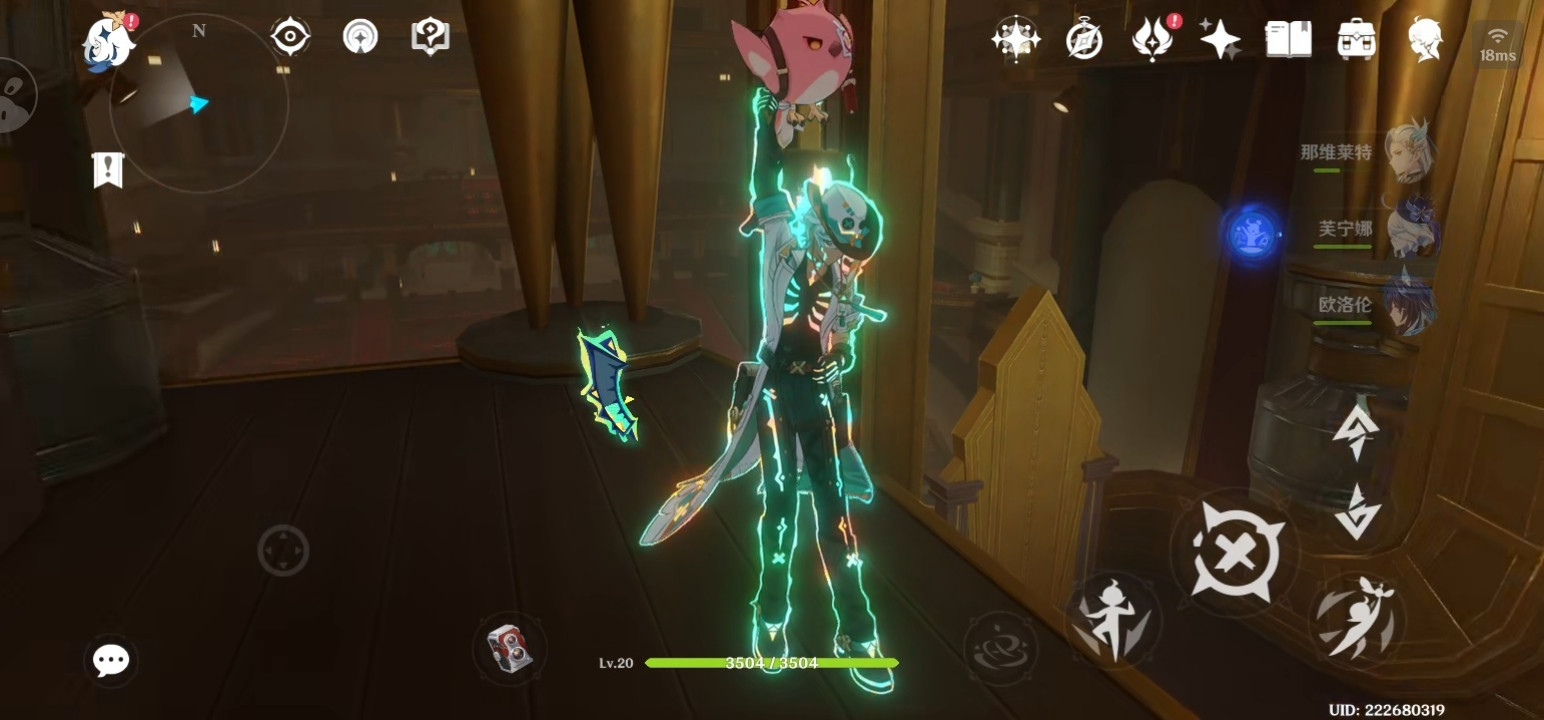Open the battle pass icon
The height and width of the screenshot is (720, 1544).
pyautogui.click(x=1151, y=40)
